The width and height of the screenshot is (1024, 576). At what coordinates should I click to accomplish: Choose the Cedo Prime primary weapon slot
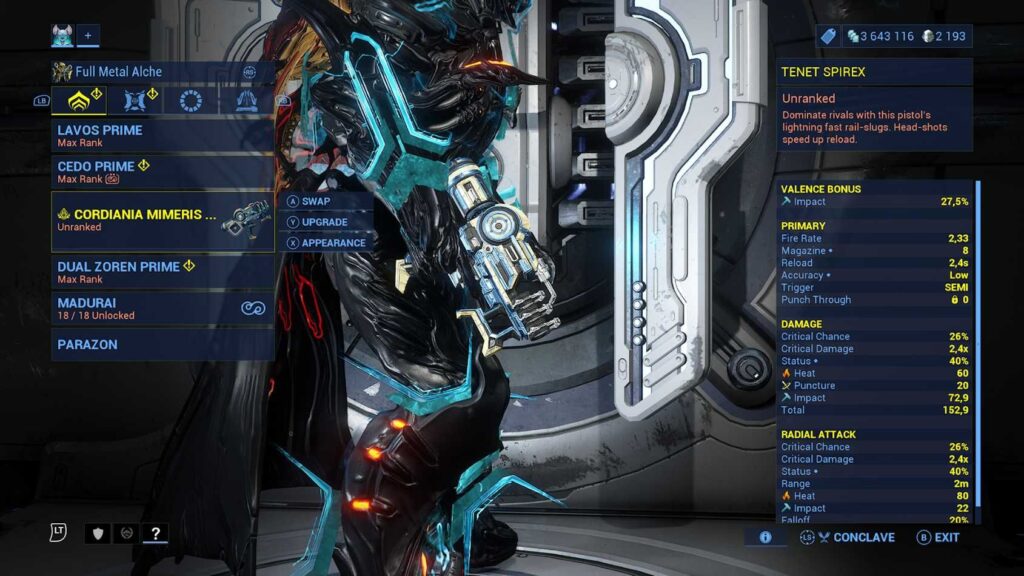tap(160, 171)
